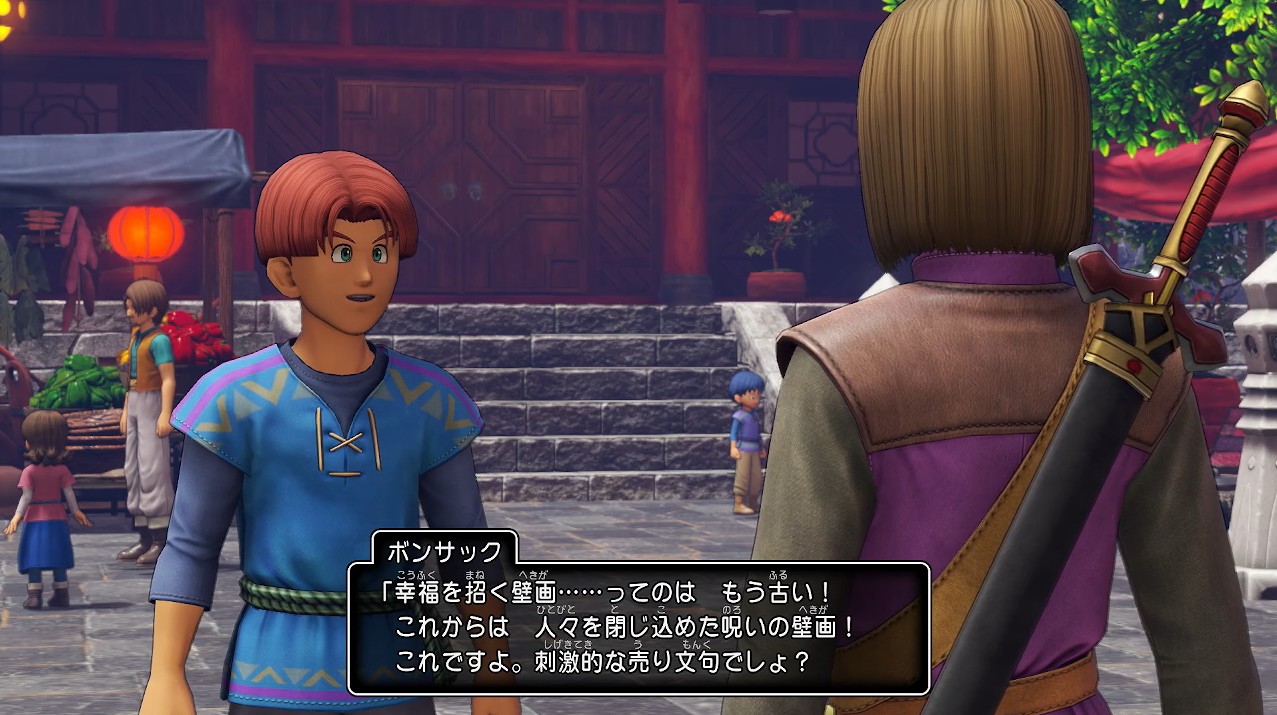
Task: Advance ボンサック's dialogue text box
Action: (638, 627)
